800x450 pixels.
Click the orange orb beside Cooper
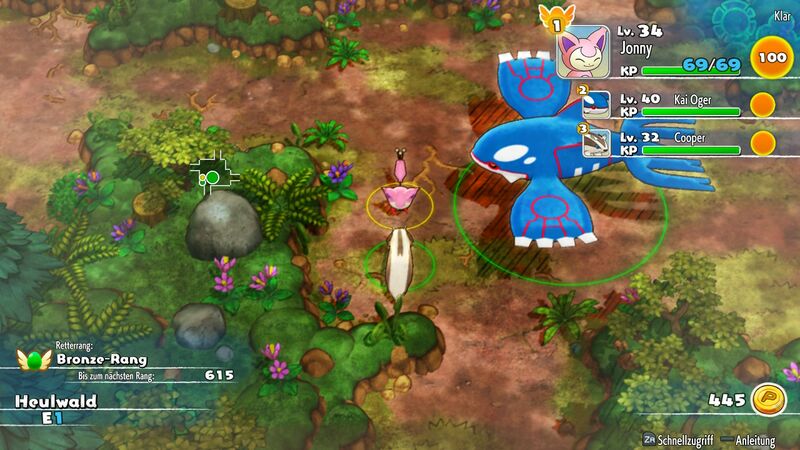coord(764,141)
